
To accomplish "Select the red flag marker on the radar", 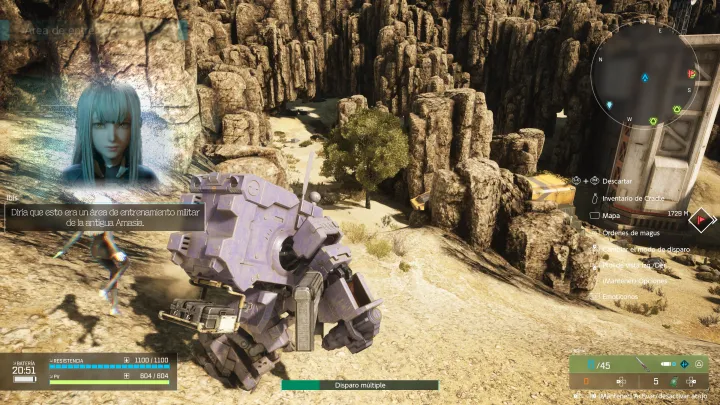I will 692,73.
